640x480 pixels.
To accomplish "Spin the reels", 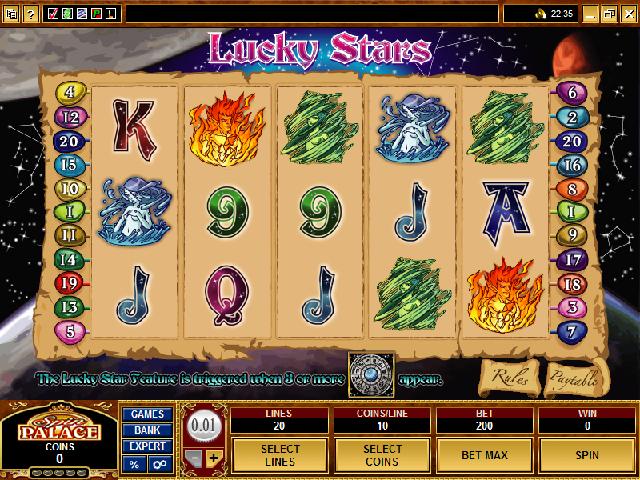I will (x=587, y=454).
